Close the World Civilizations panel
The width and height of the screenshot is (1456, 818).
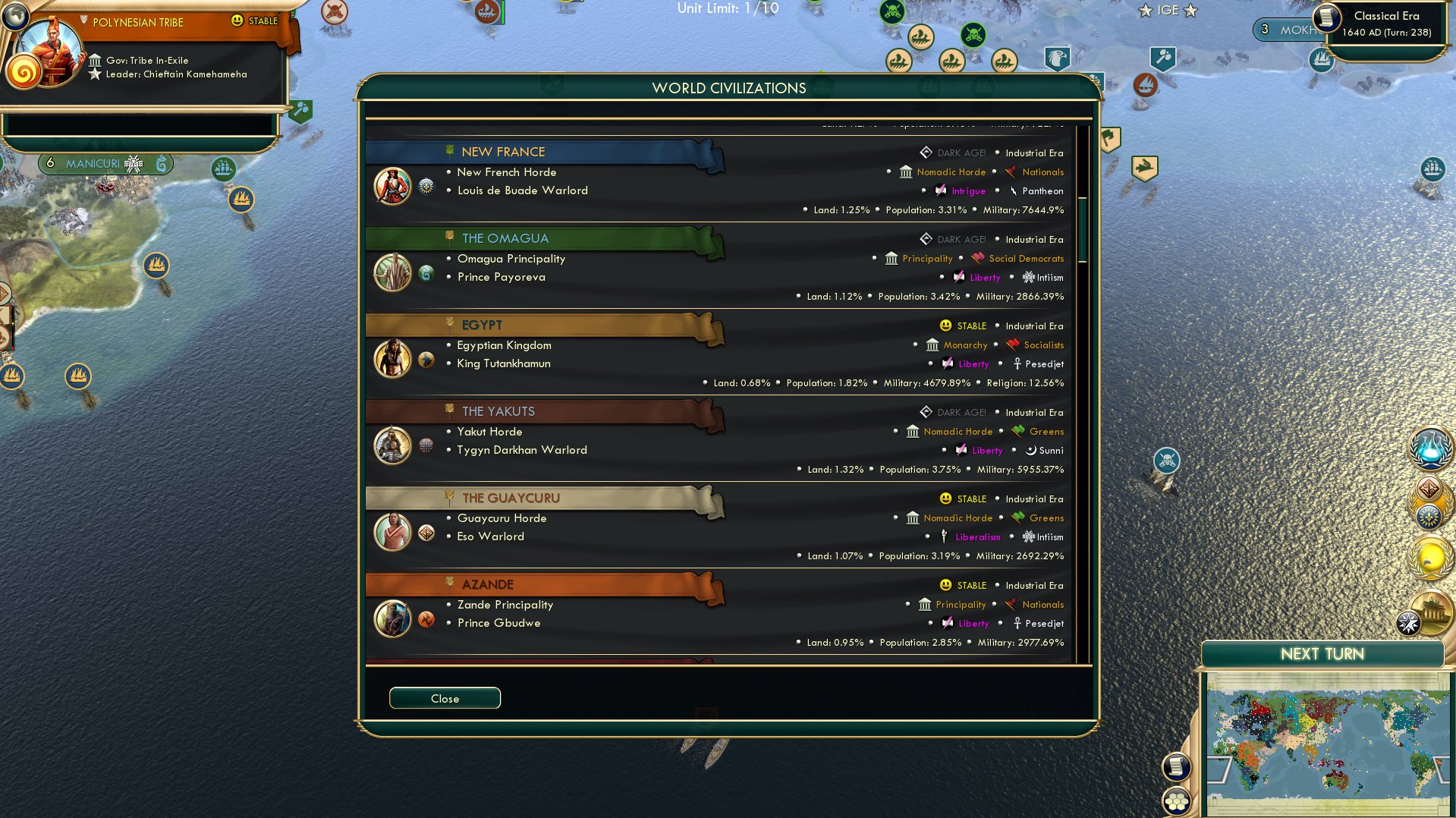tap(445, 698)
